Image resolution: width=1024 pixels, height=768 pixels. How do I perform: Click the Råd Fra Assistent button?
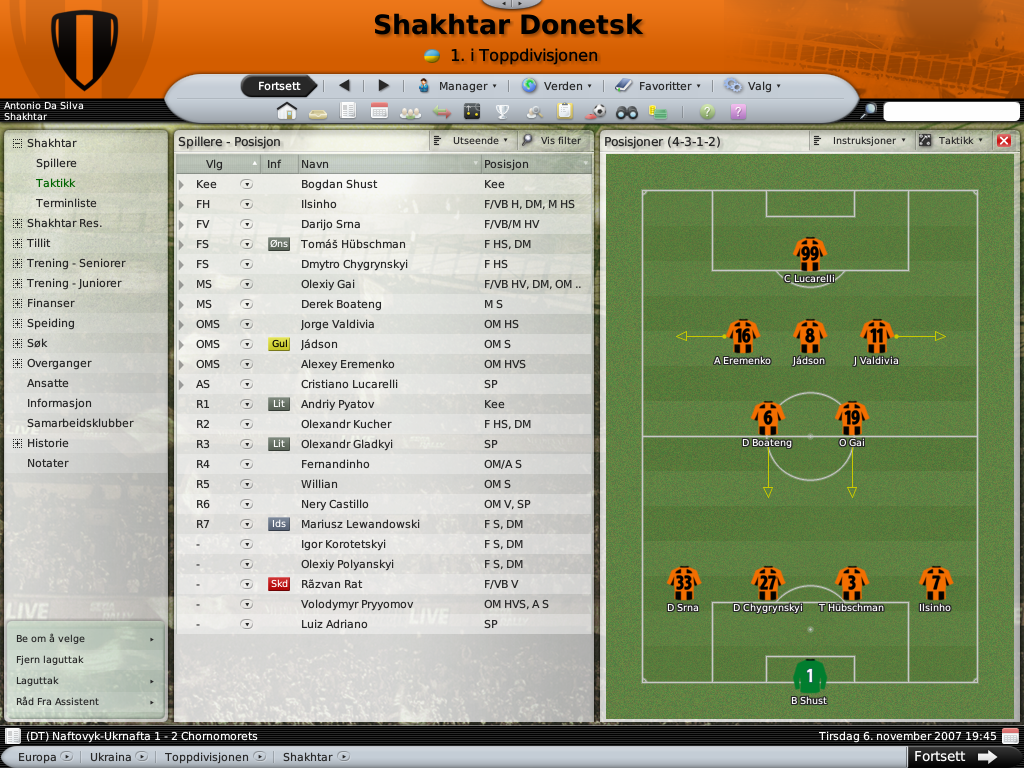(57, 702)
